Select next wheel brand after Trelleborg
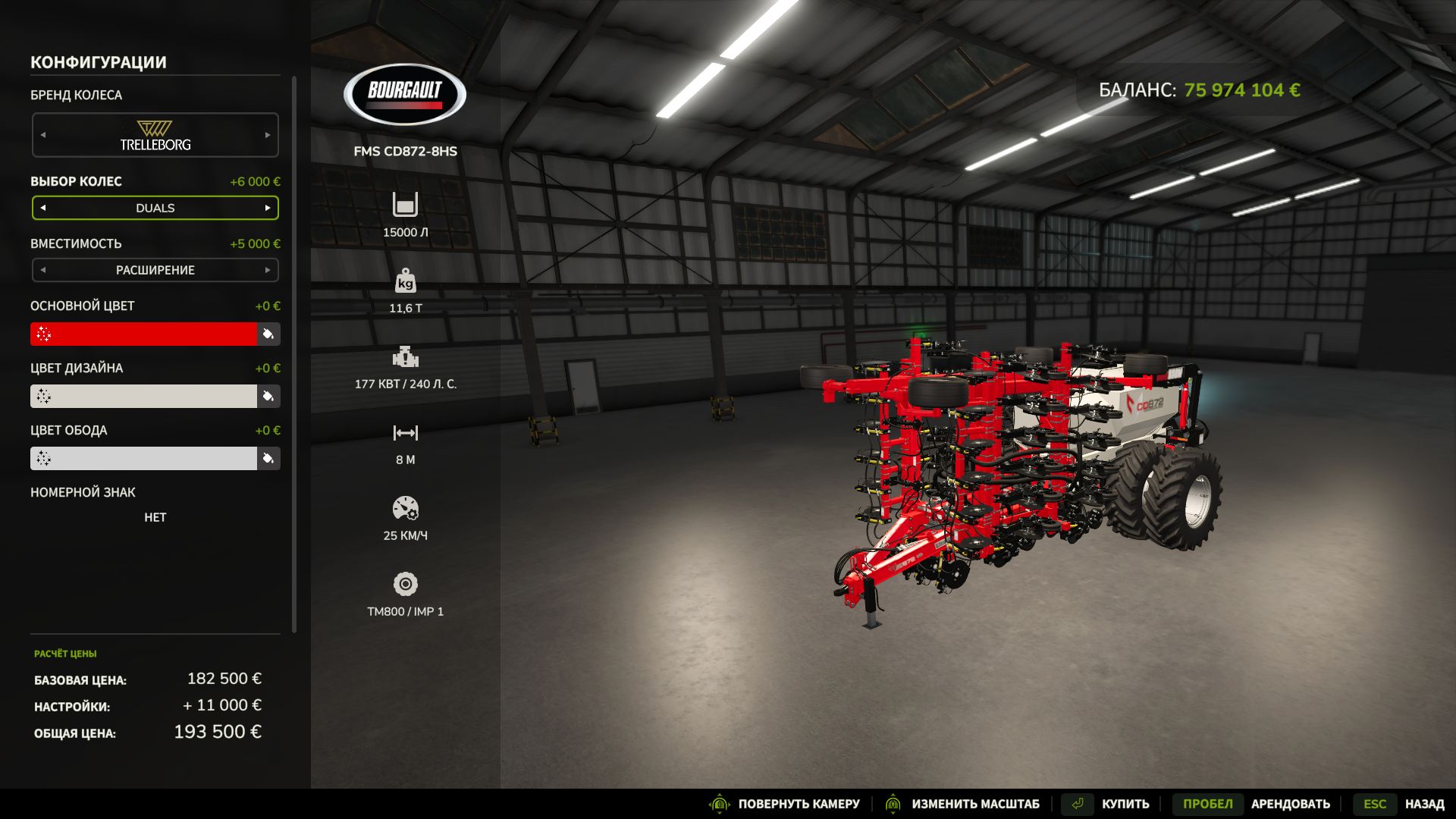 pos(268,135)
